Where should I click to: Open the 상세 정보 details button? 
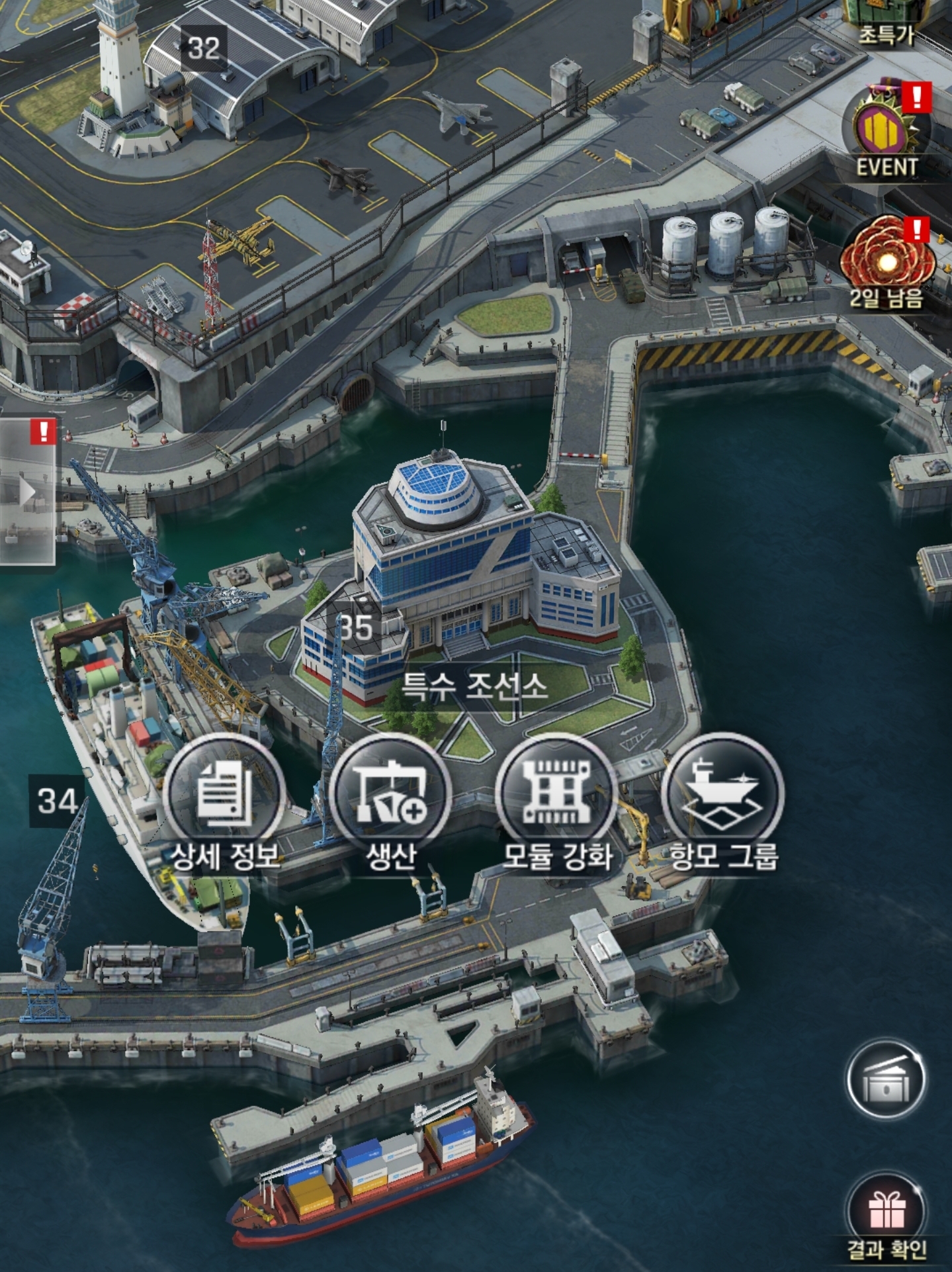(224, 794)
